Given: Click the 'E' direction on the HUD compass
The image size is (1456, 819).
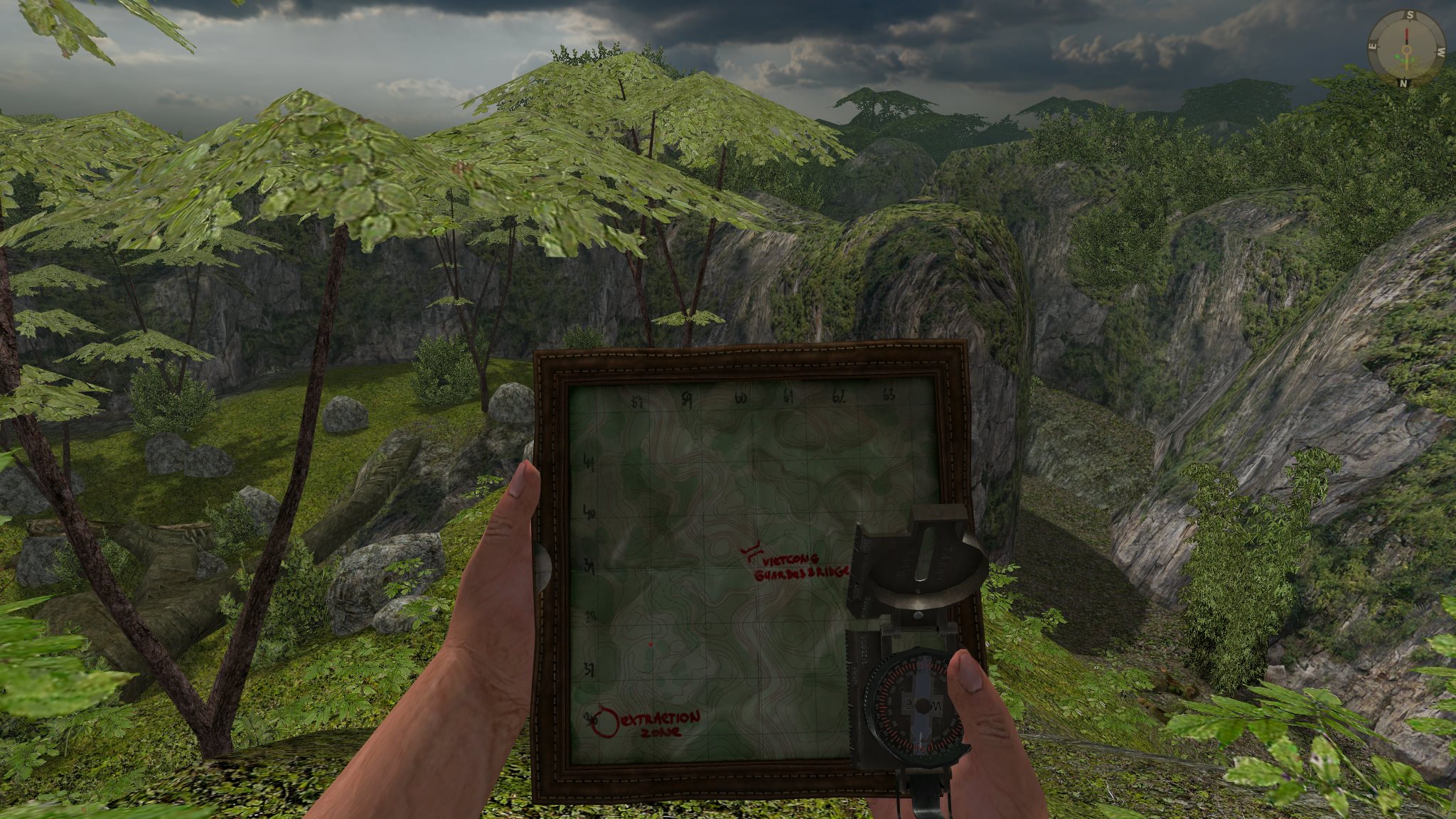Looking at the screenshot, I should coord(1372,47).
